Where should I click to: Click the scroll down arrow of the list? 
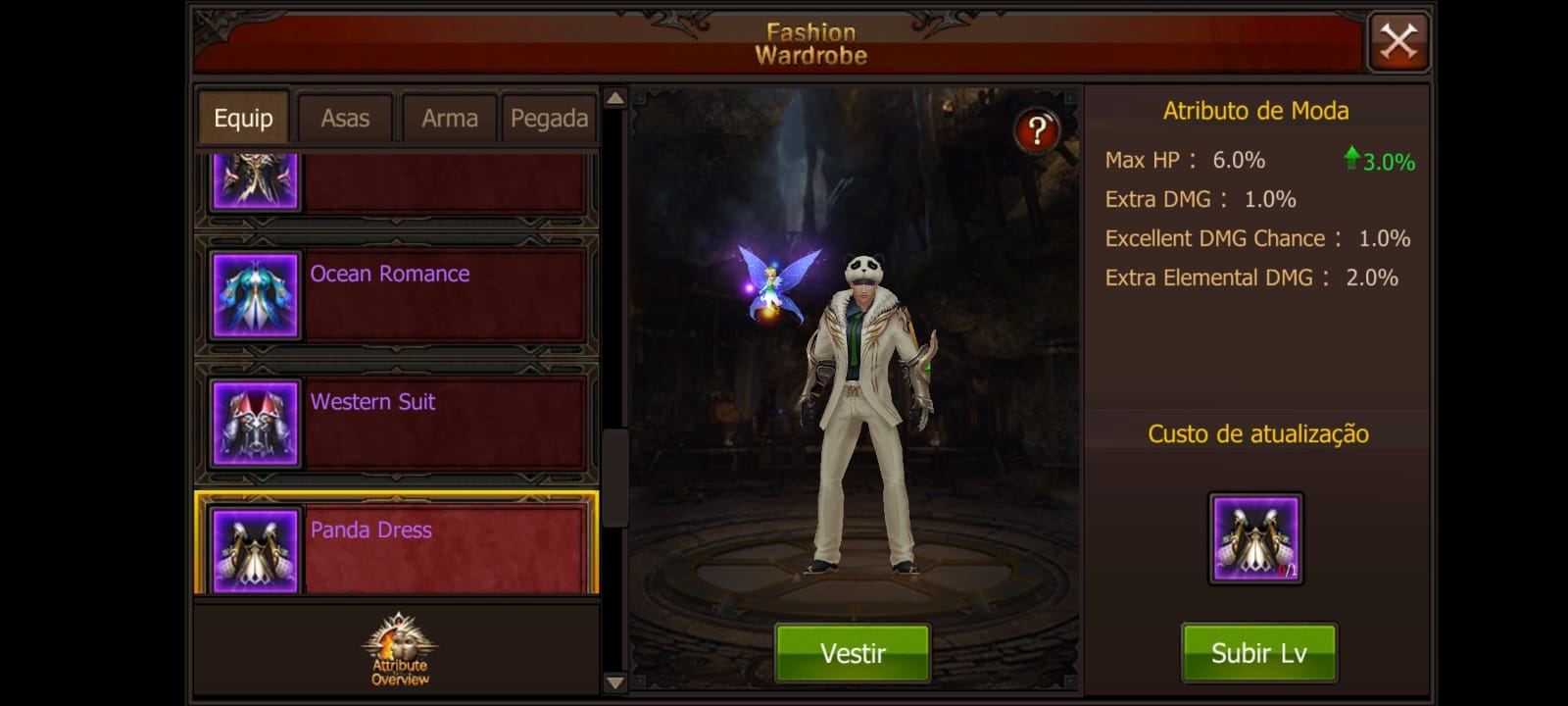pyautogui.click(x=614, y=682)
